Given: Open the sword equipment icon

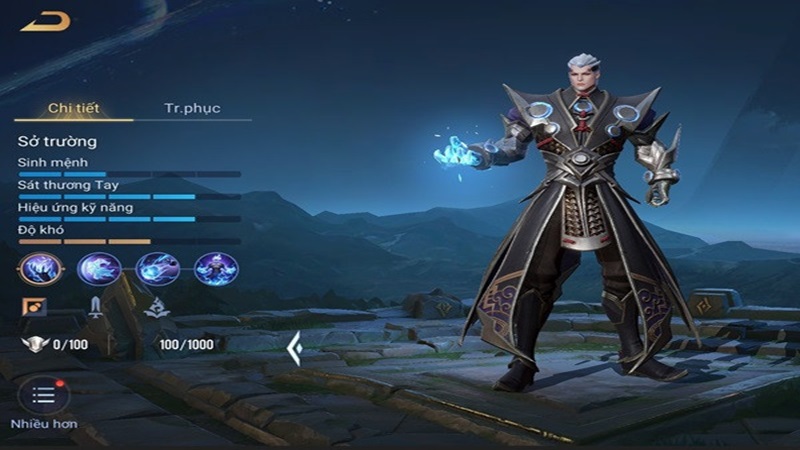Looking at the screenshot, I should (96, 306).
